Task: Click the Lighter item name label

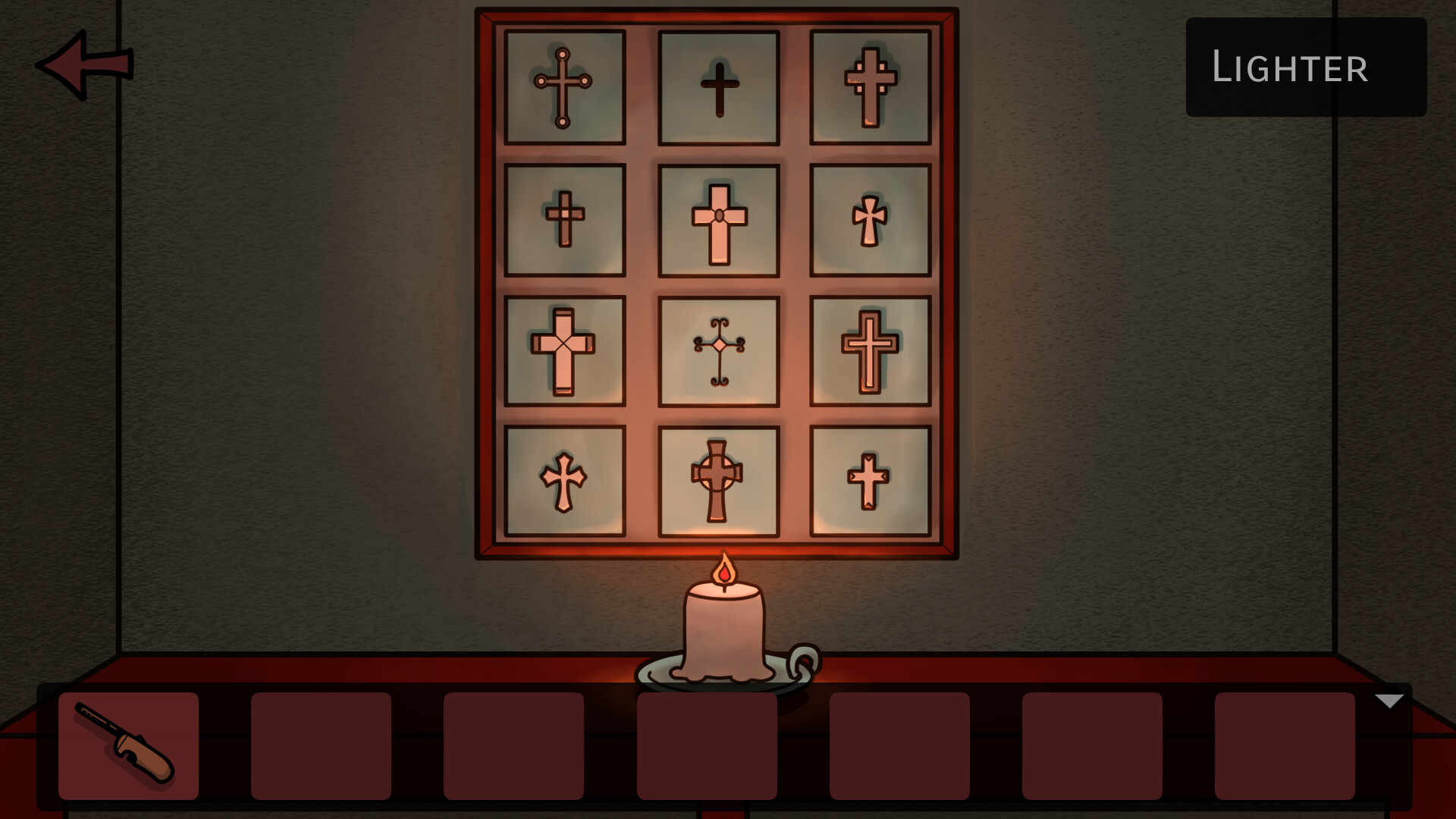Action: (1290, 68)
